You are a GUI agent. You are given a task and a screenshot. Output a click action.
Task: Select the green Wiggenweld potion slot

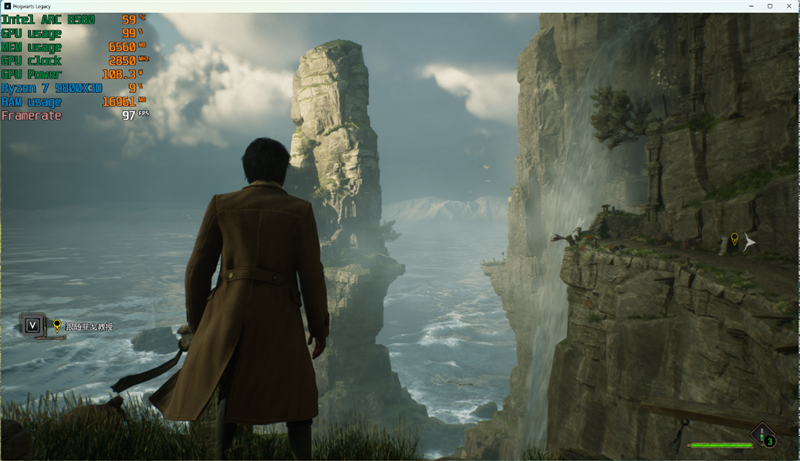[x=764, y=435]
